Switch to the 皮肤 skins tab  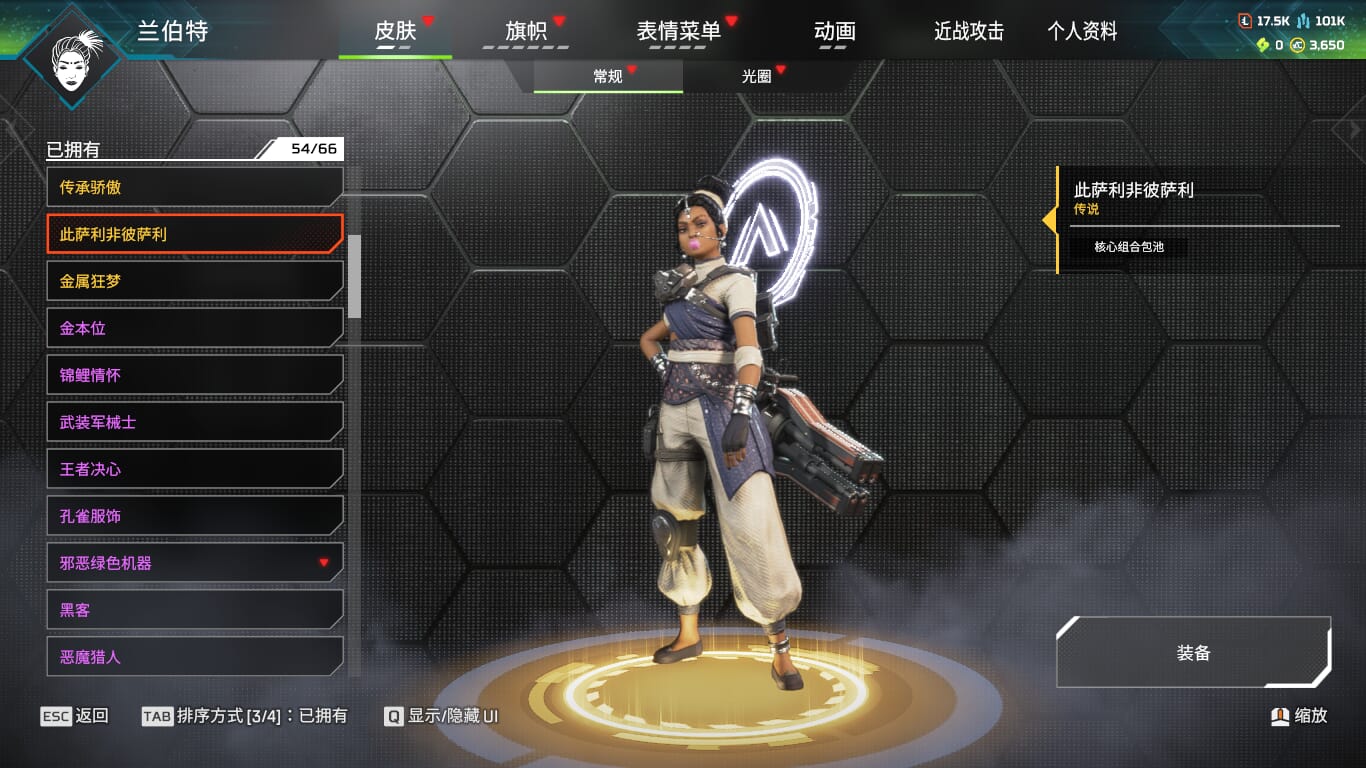coord(395,32)
